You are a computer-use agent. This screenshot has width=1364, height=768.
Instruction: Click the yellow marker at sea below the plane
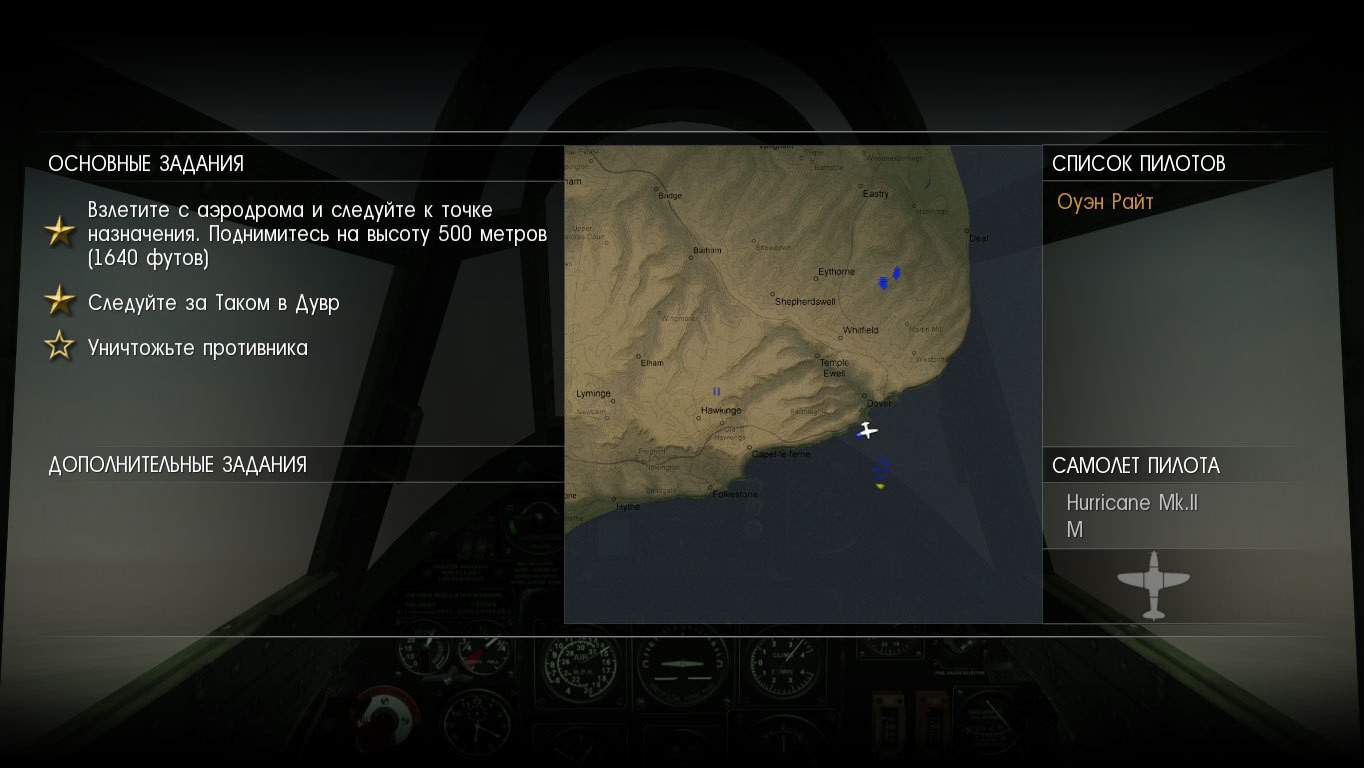click(880, 486)
